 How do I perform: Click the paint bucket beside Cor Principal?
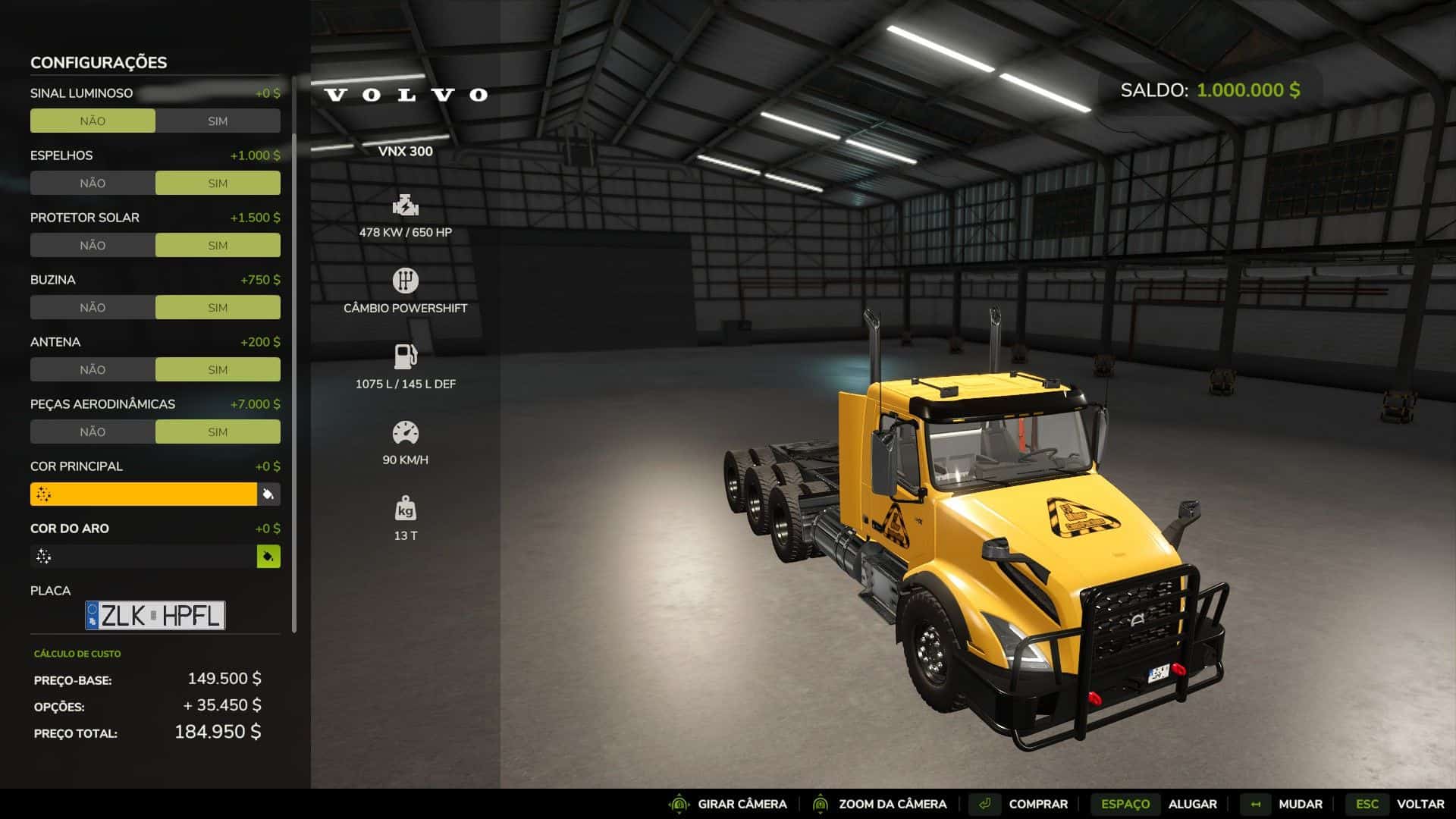268,494
